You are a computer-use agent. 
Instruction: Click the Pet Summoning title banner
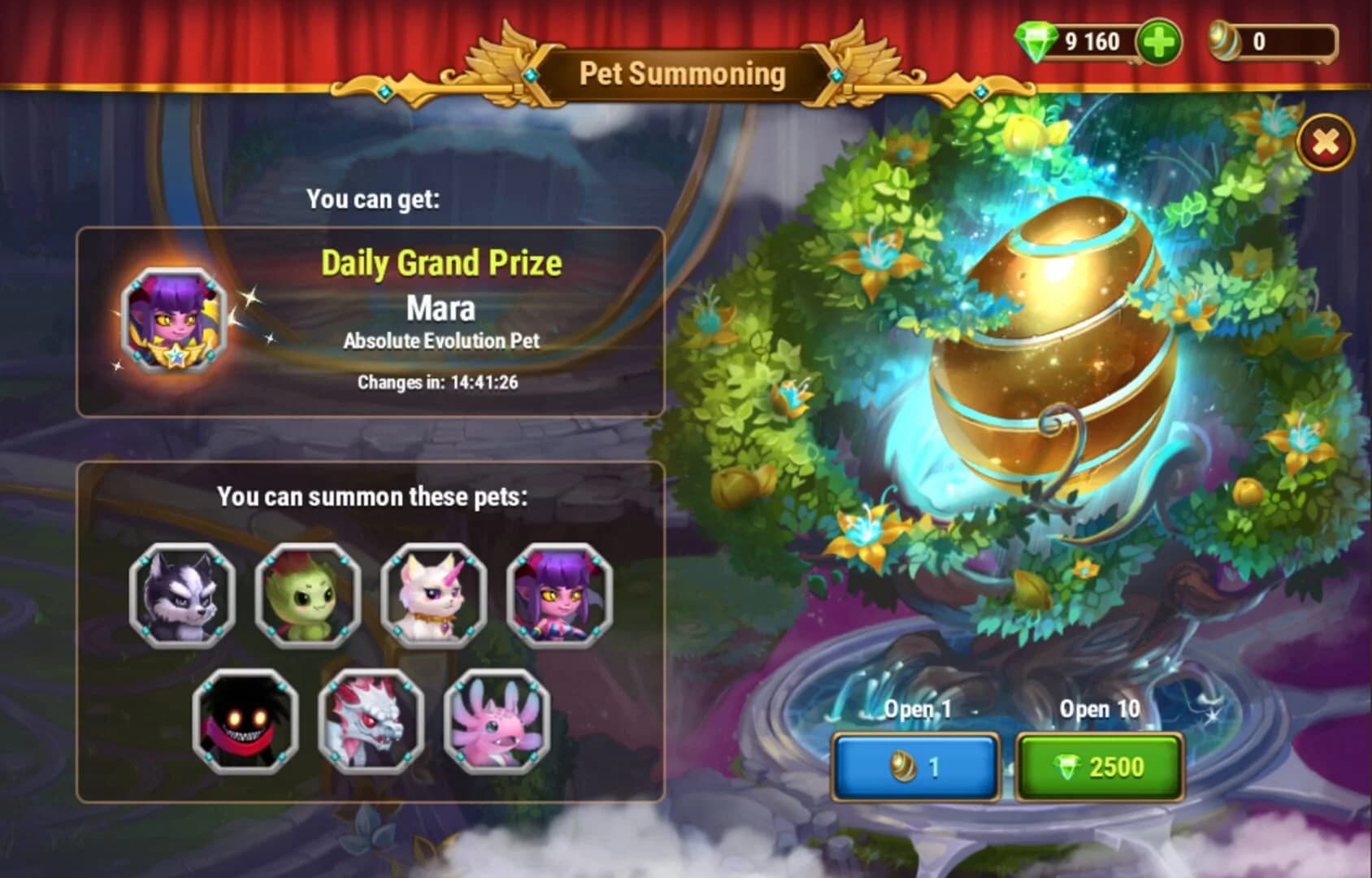tap(684, 74)
